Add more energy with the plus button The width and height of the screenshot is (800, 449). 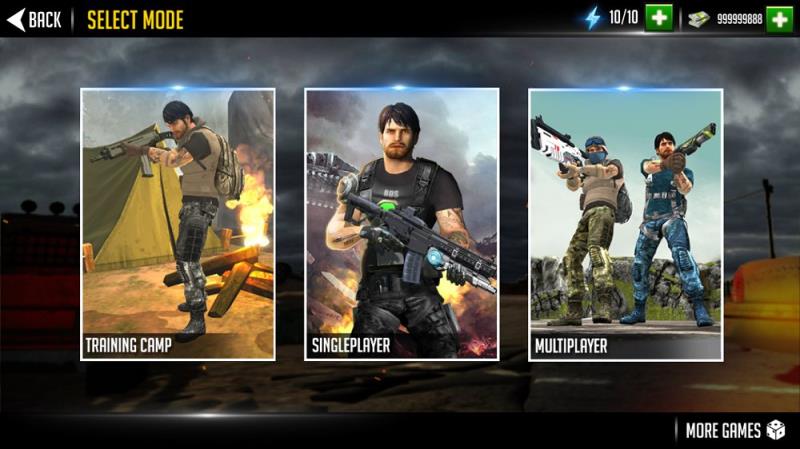coord(658,18)
